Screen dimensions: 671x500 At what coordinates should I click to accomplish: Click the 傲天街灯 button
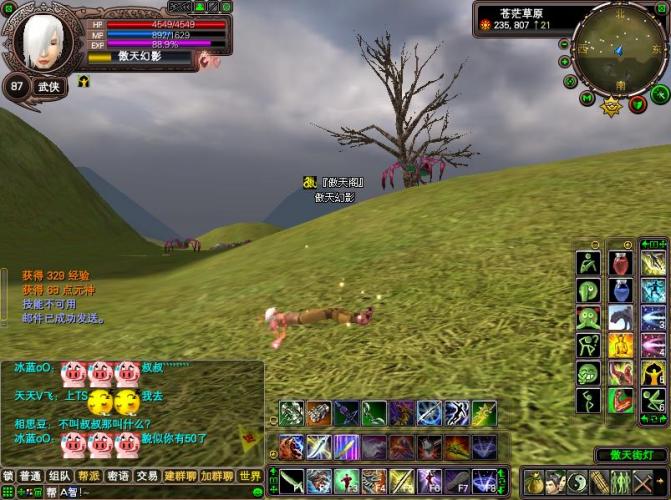tap(630, 455)
